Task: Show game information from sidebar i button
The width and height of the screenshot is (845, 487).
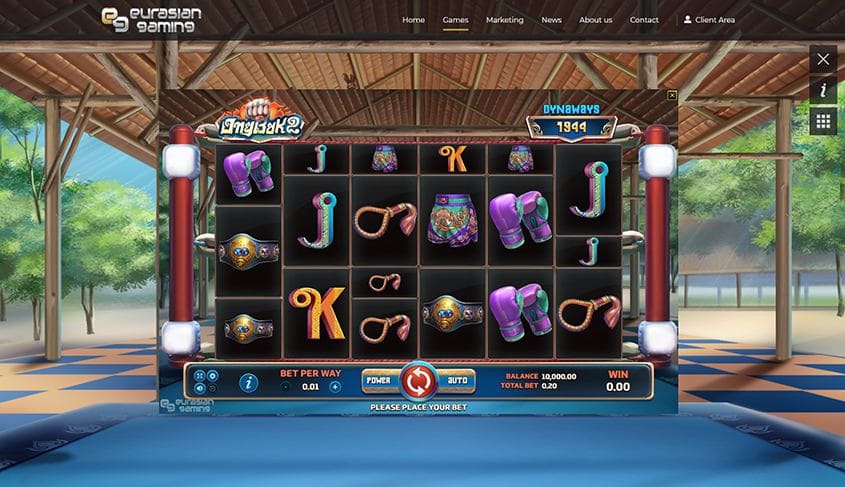Action: [x=823, y=90]
